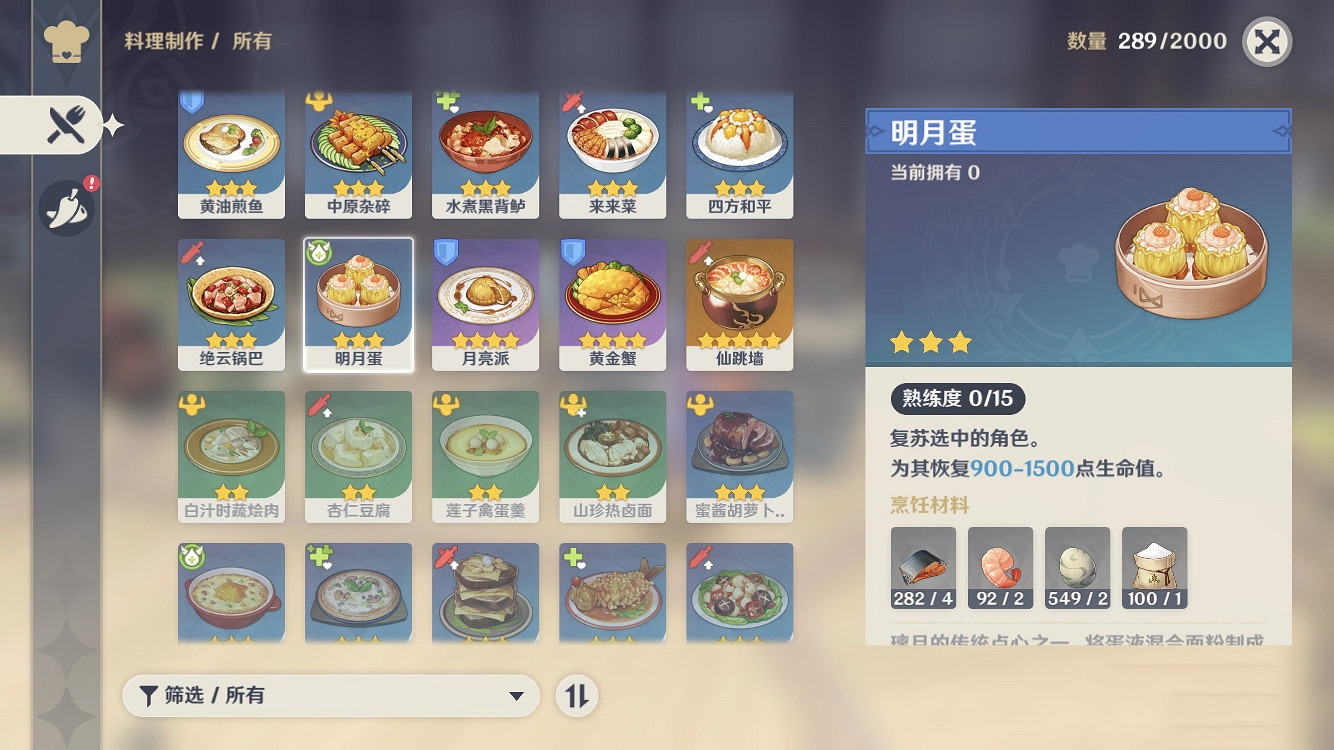Click the star rating under 明月蛋 artwork

pos(929,342)
